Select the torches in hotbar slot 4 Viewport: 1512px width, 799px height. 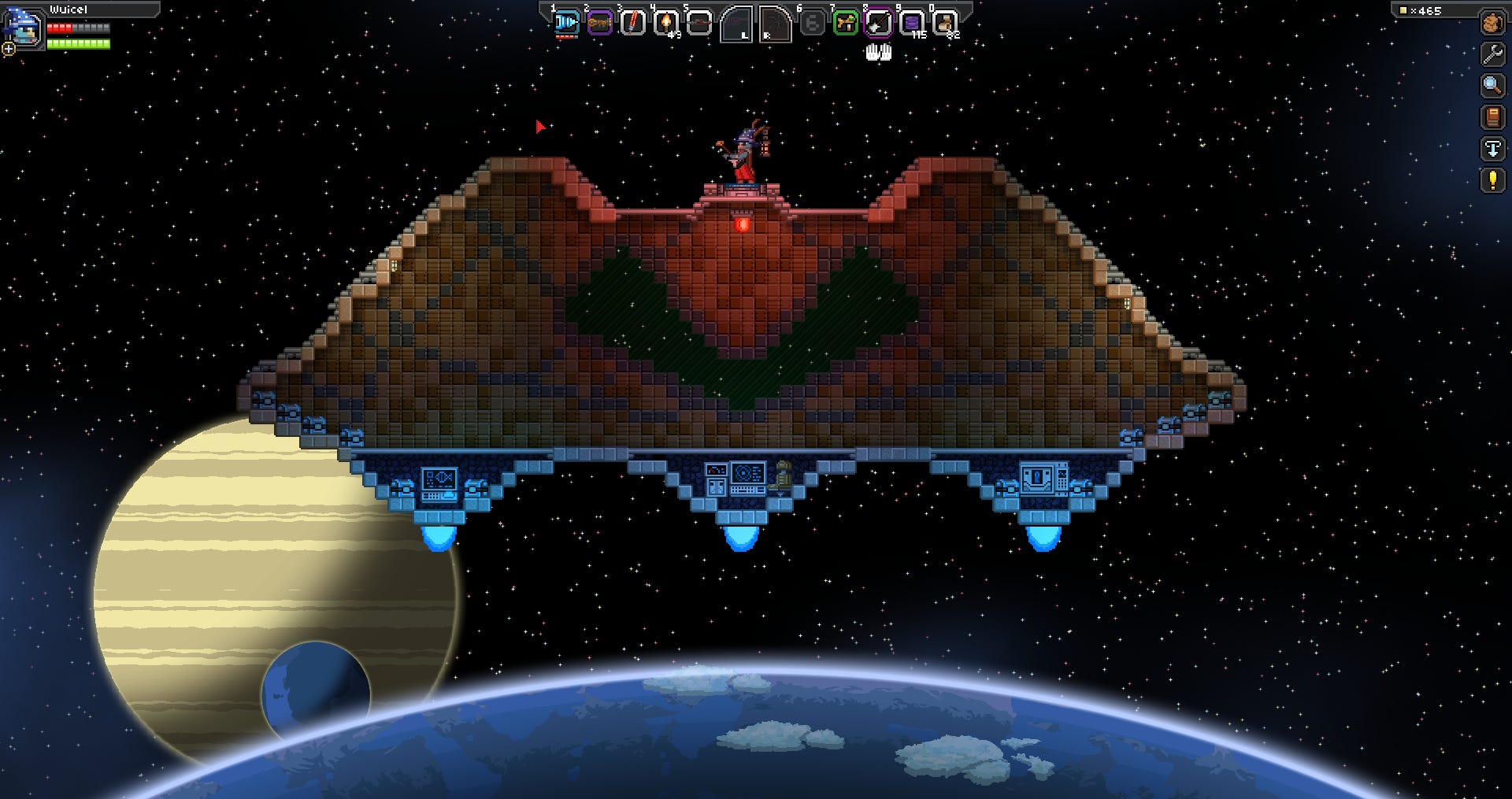665,22
